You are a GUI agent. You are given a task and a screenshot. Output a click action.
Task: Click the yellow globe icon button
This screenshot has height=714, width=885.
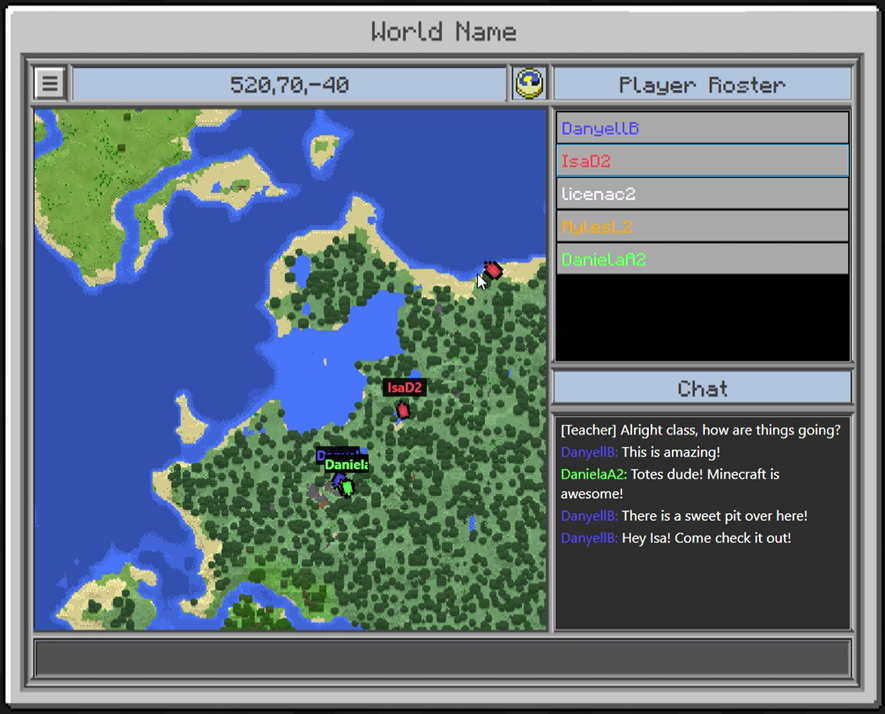[530, 84]
